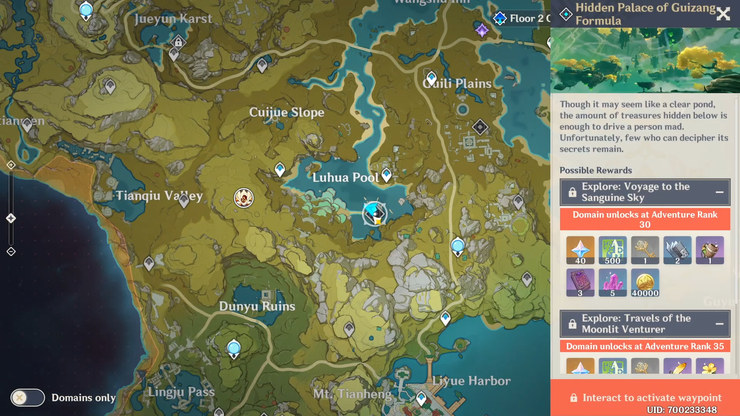This screenshot has width=740, height=416.
Task: Open the Floor 2 map layer selector
Action: click(522, 18)
